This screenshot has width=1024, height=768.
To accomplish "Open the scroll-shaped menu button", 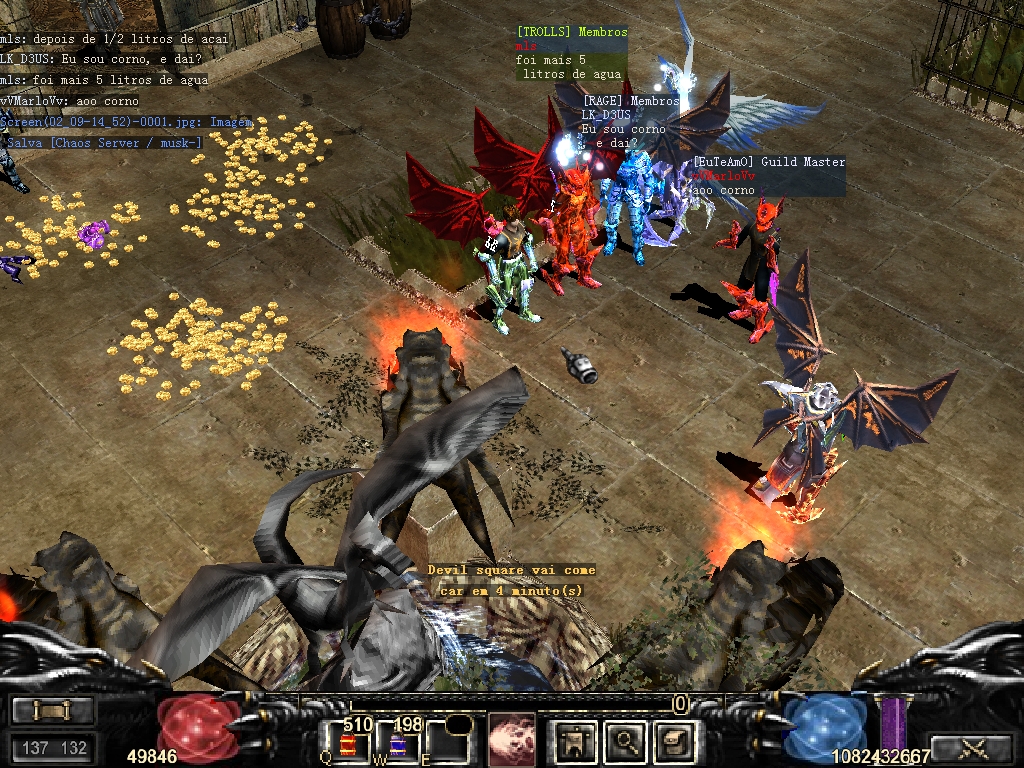I will [673, 741].
